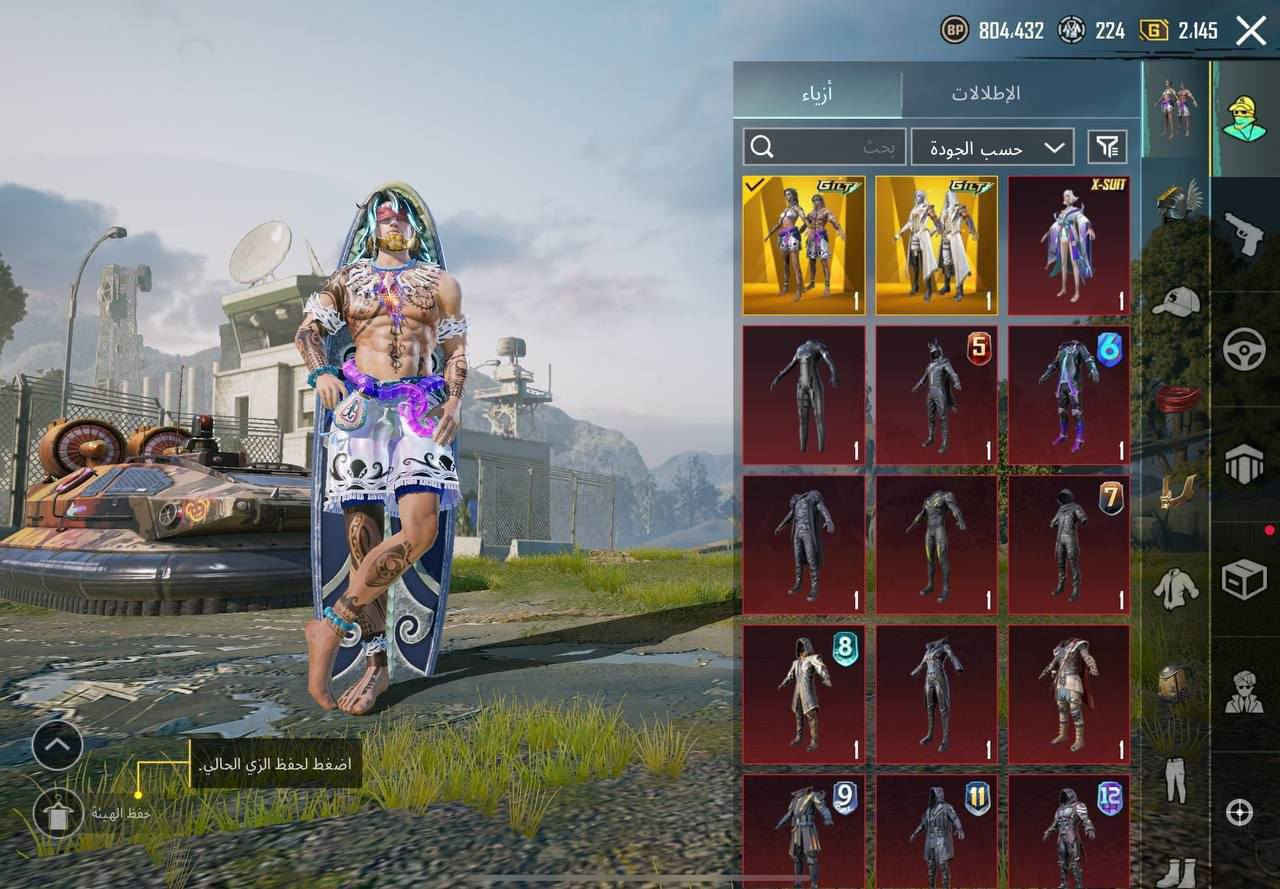Open the حسب الجودة sort dropdown
This screenshot has height=889, width=1280.
click(992, 147)
